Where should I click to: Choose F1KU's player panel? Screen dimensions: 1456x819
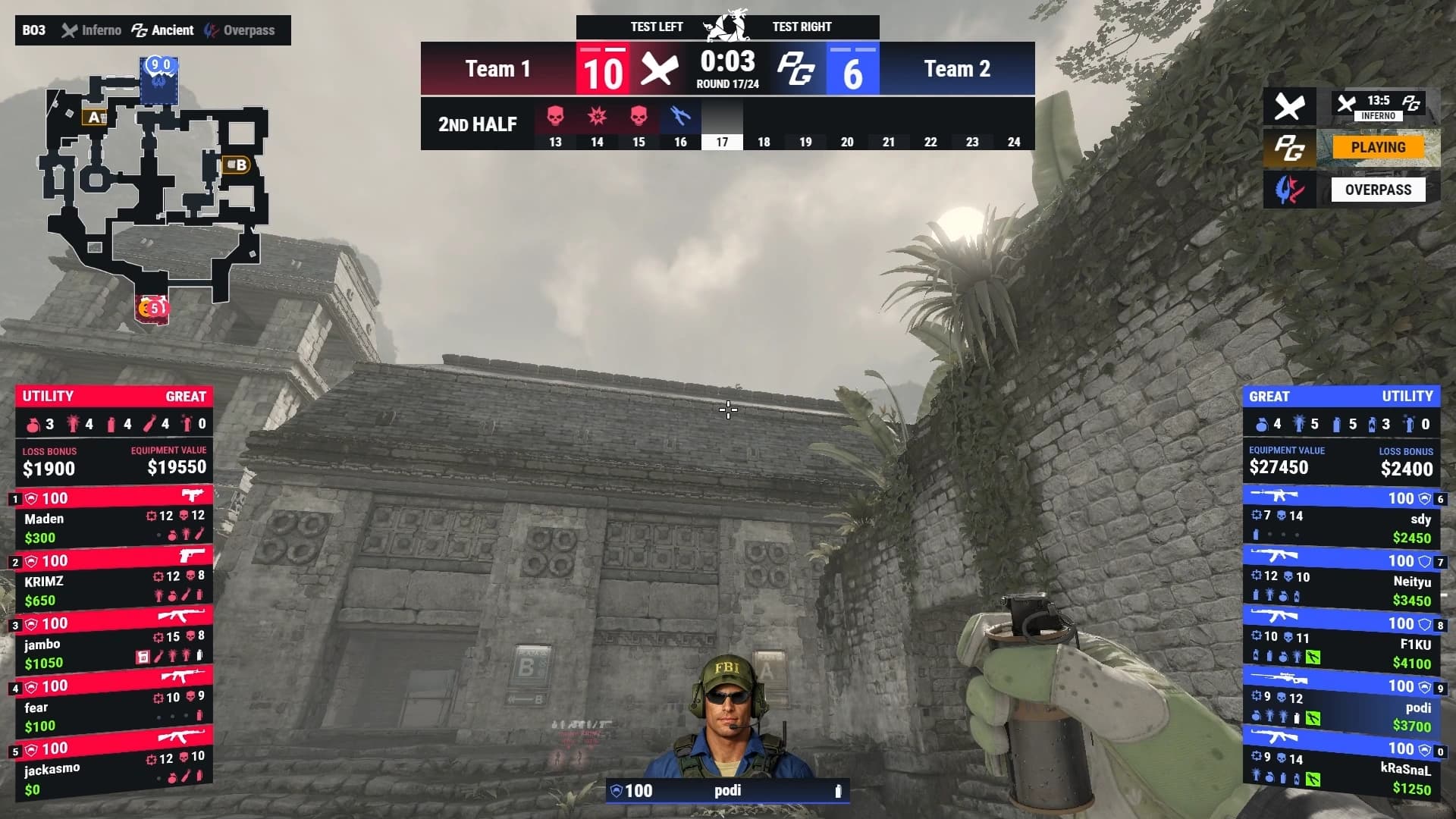coord(1341,645)
